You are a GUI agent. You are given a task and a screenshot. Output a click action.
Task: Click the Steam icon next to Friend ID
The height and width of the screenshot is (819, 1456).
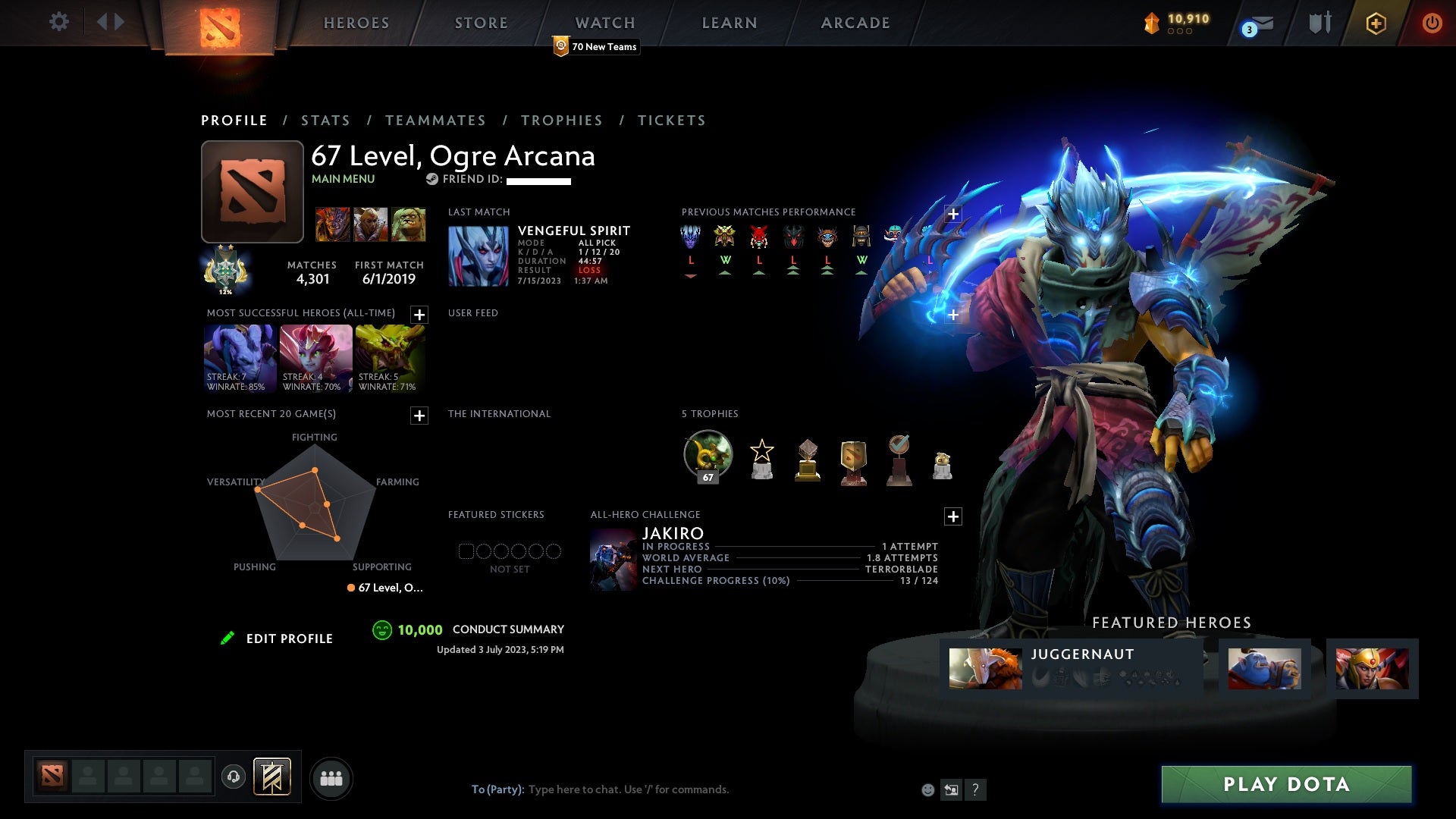pos(433,180)
